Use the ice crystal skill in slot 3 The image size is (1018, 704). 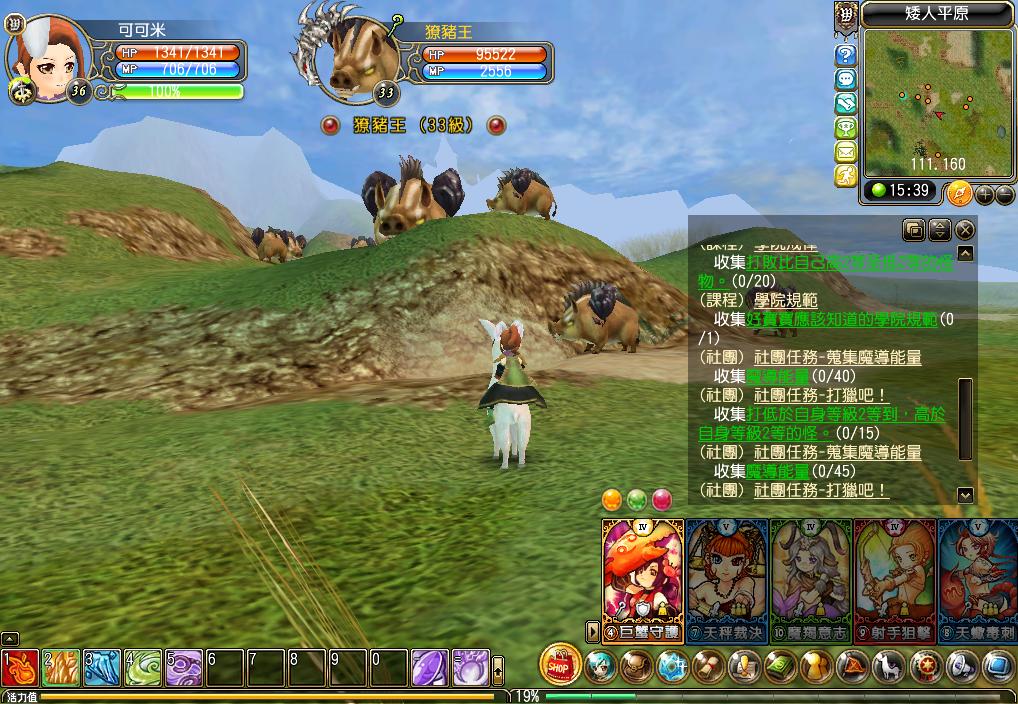tap(102, 667)
